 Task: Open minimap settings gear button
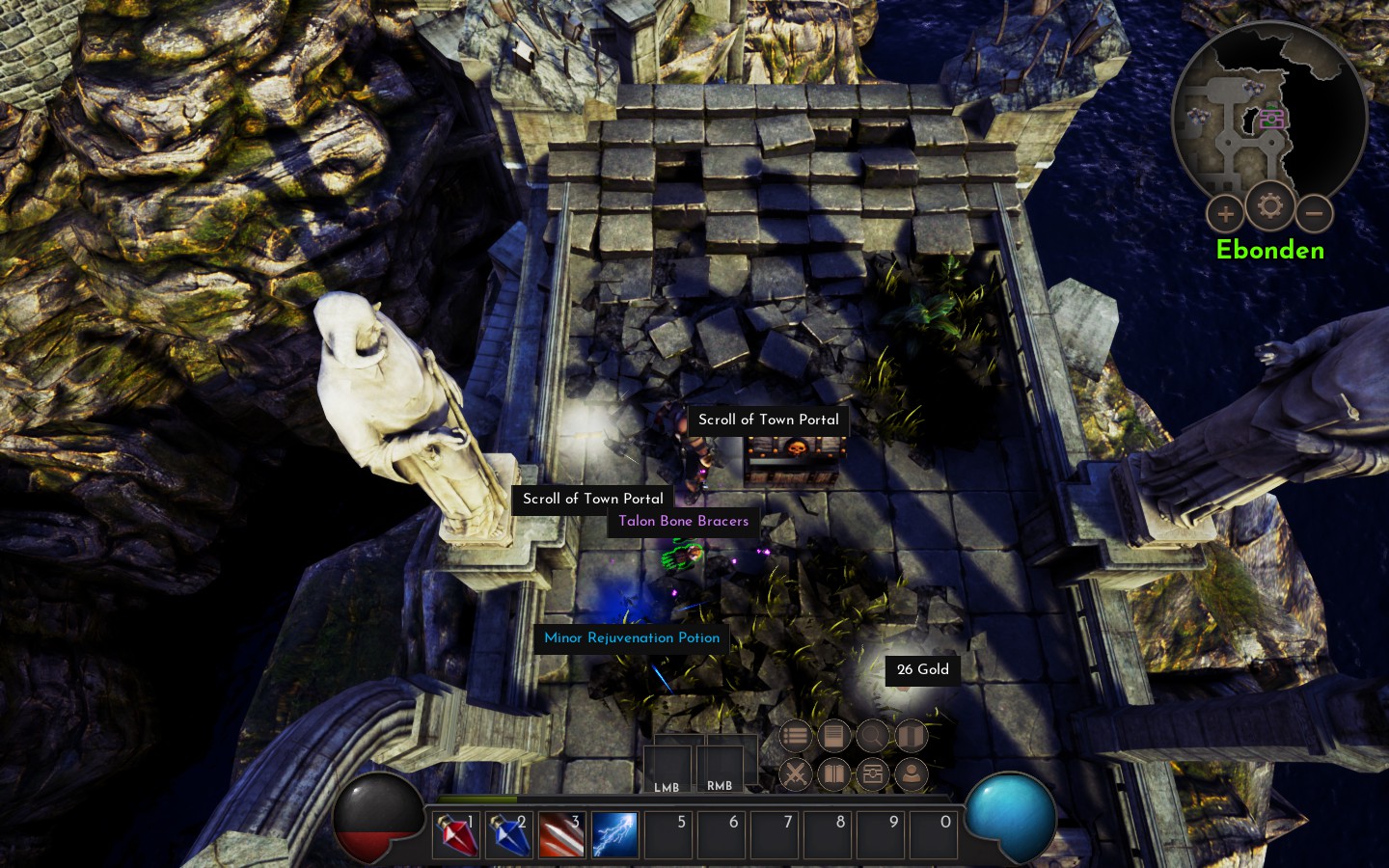[1269, 205]
